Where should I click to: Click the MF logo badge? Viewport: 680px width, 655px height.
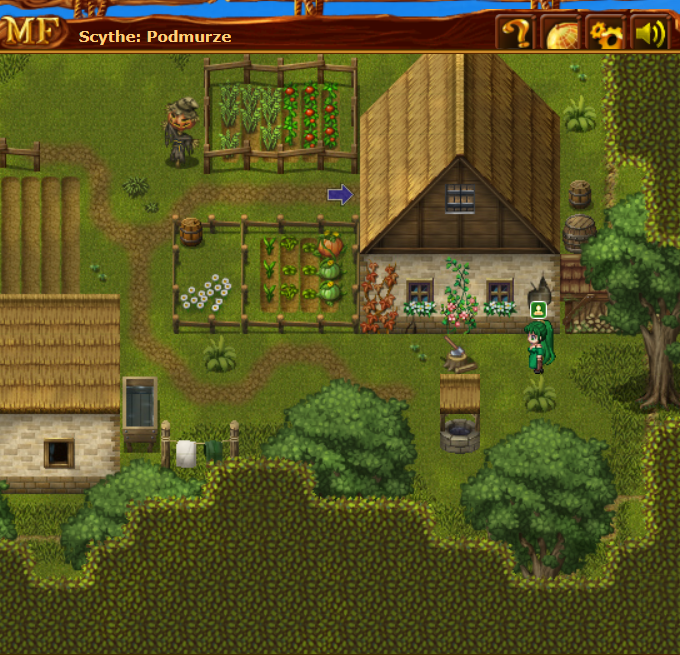coord(30,32)
